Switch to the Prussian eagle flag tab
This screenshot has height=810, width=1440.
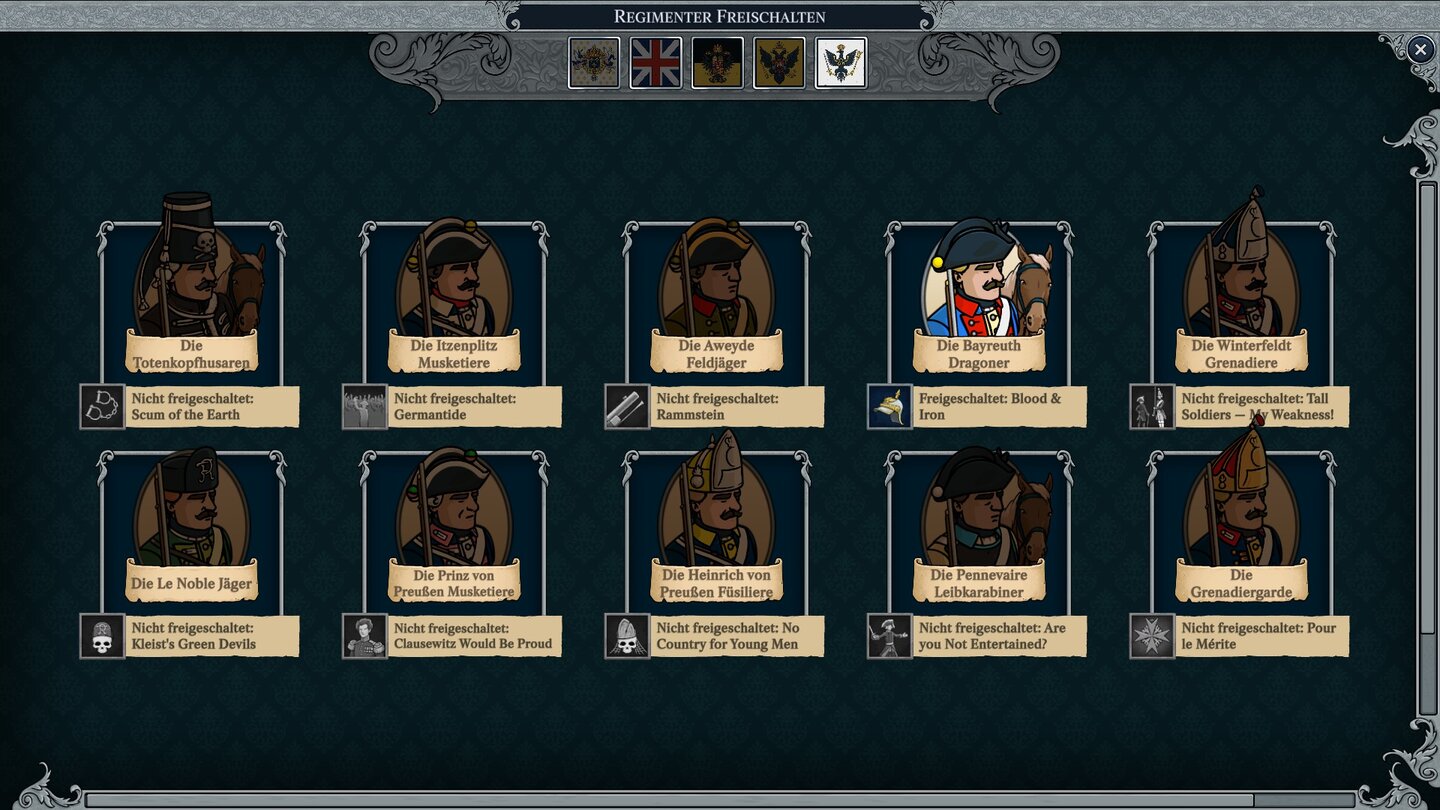pyautogui.click(x=840, y=60)
